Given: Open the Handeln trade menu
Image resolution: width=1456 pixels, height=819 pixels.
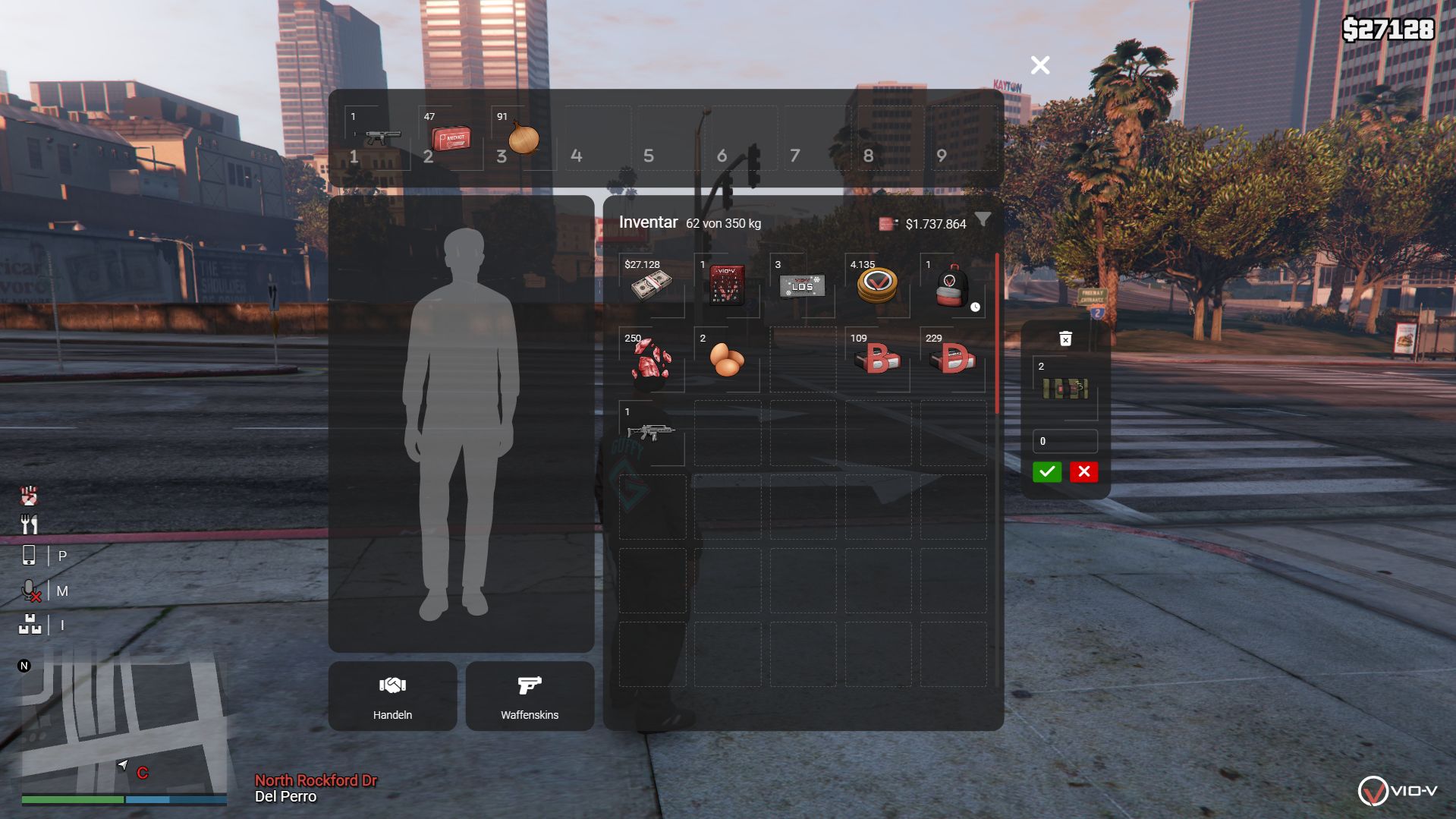Looking at the screenshot, I should pyautogui.click(x=392, y=696).
